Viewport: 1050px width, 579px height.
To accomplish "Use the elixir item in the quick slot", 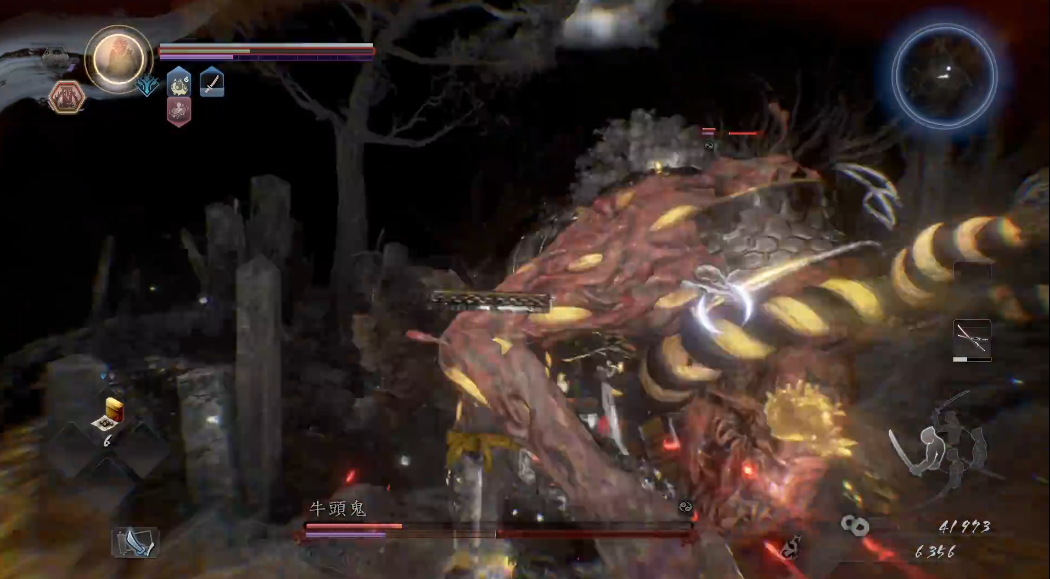I will [x=113, y=414].
